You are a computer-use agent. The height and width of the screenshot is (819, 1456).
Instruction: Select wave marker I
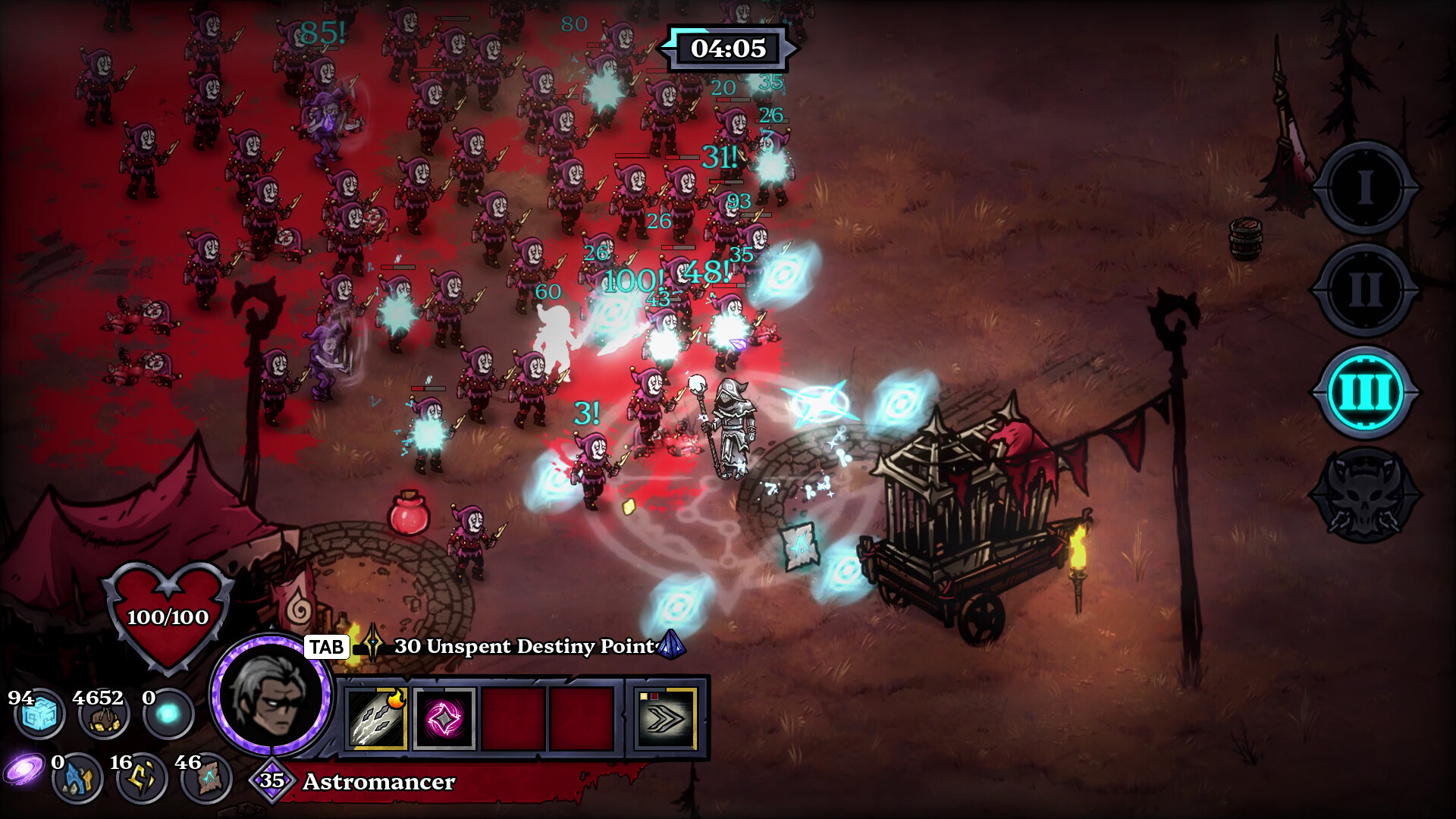[1365, 187]
